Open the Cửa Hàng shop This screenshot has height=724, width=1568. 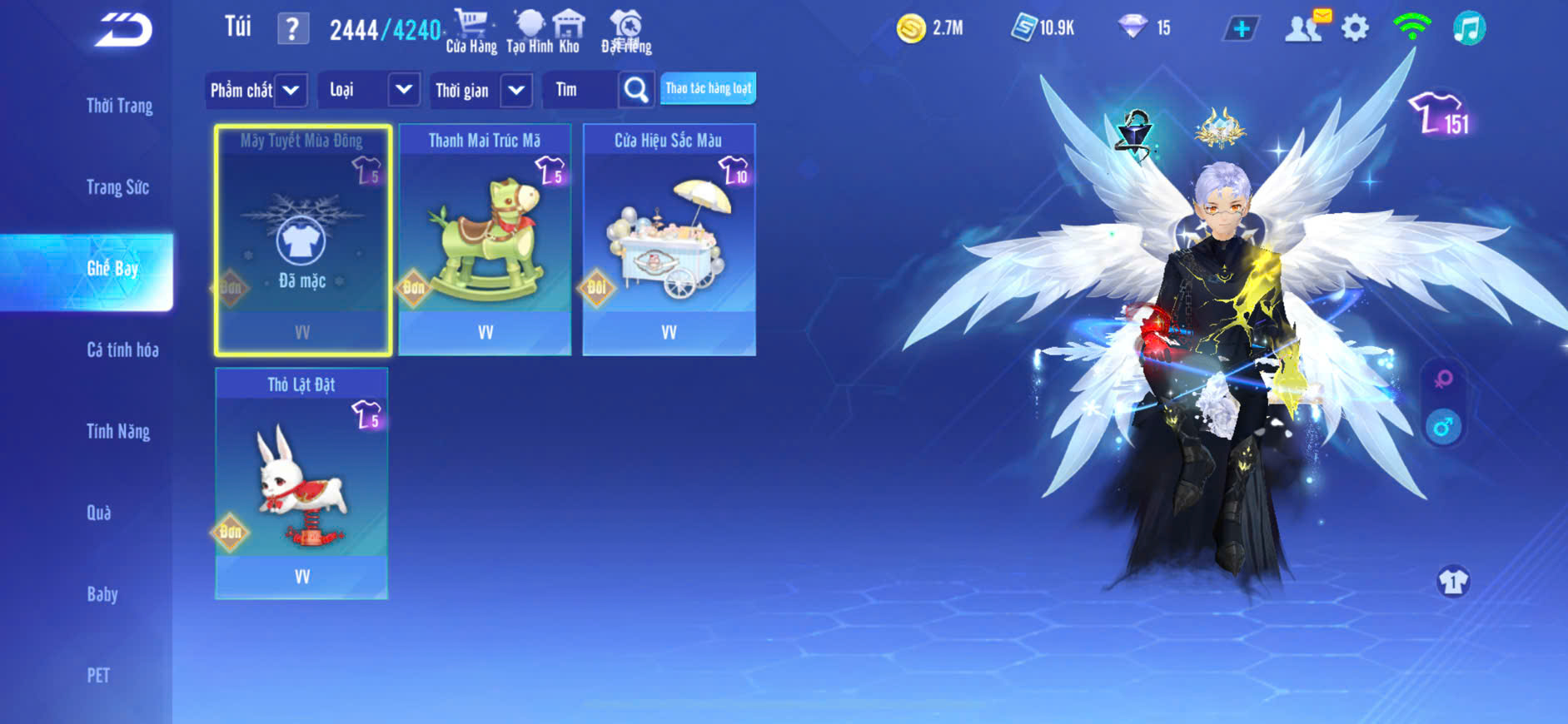[471, 32]
